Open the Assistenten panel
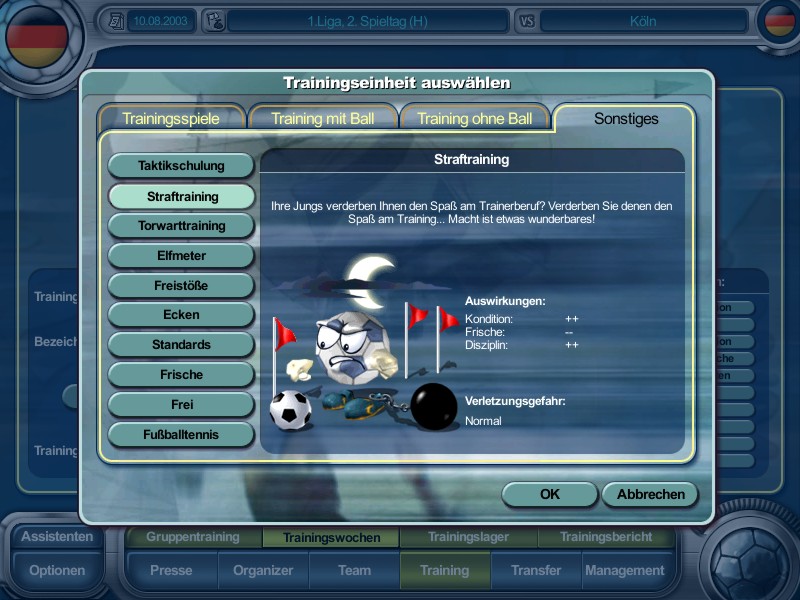Screen dimensions: 800x600 pyautogui.click(x=57, y=537)
